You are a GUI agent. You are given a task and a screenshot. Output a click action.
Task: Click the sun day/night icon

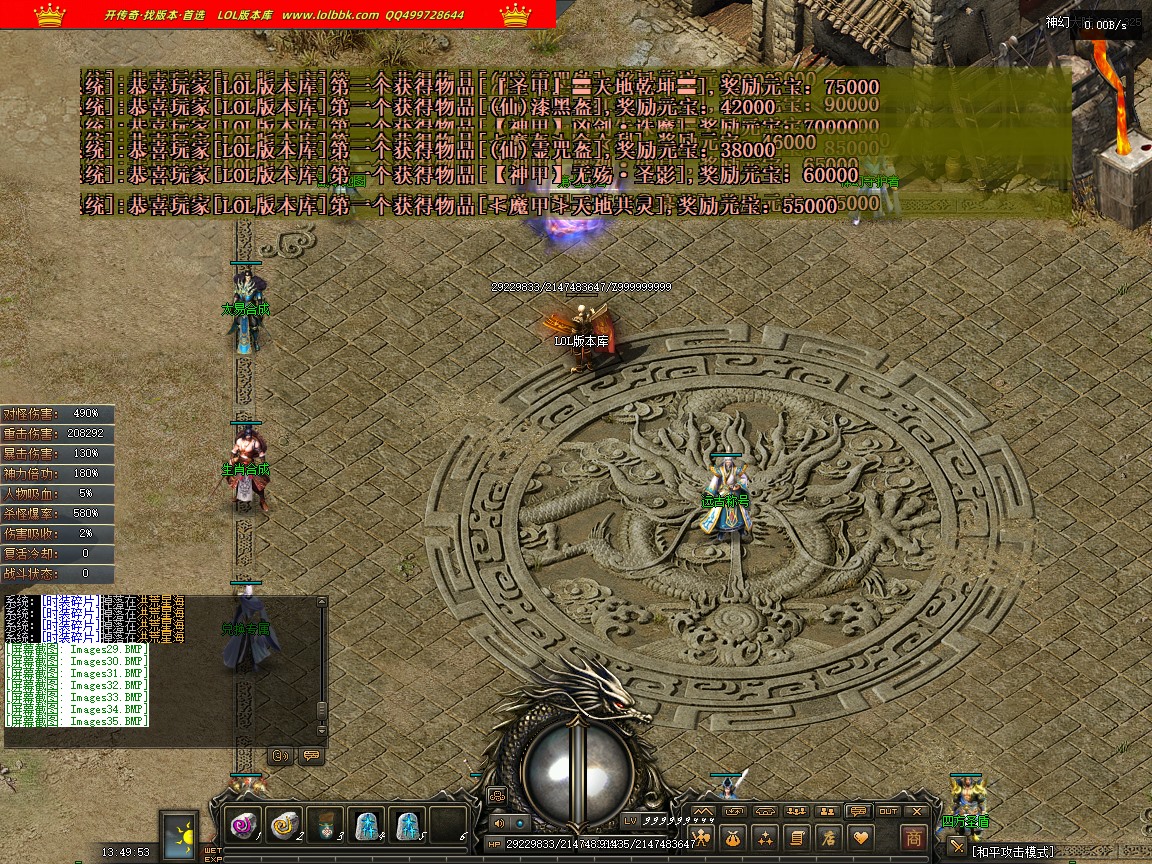click(x=180, y=833)
